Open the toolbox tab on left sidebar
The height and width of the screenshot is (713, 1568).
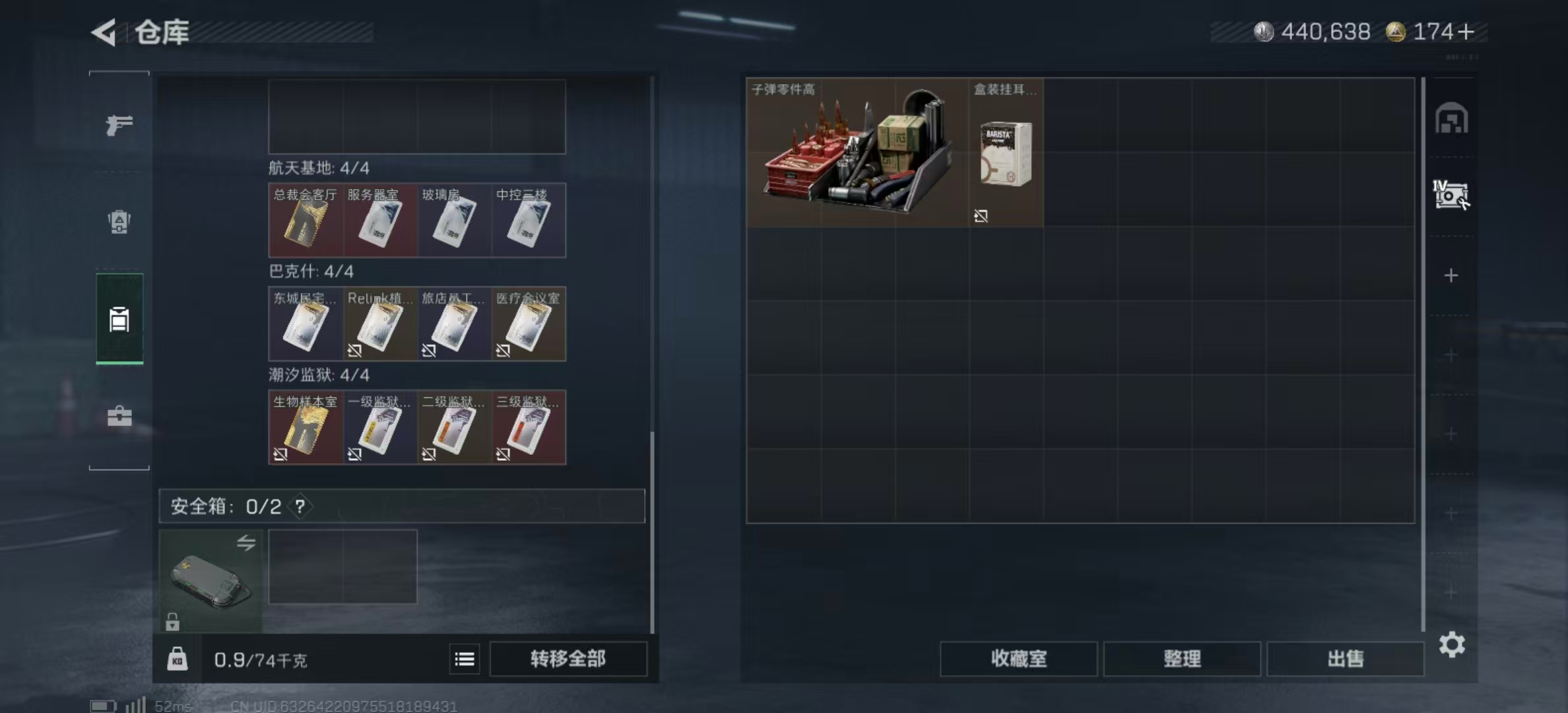(x=119, y=417)
